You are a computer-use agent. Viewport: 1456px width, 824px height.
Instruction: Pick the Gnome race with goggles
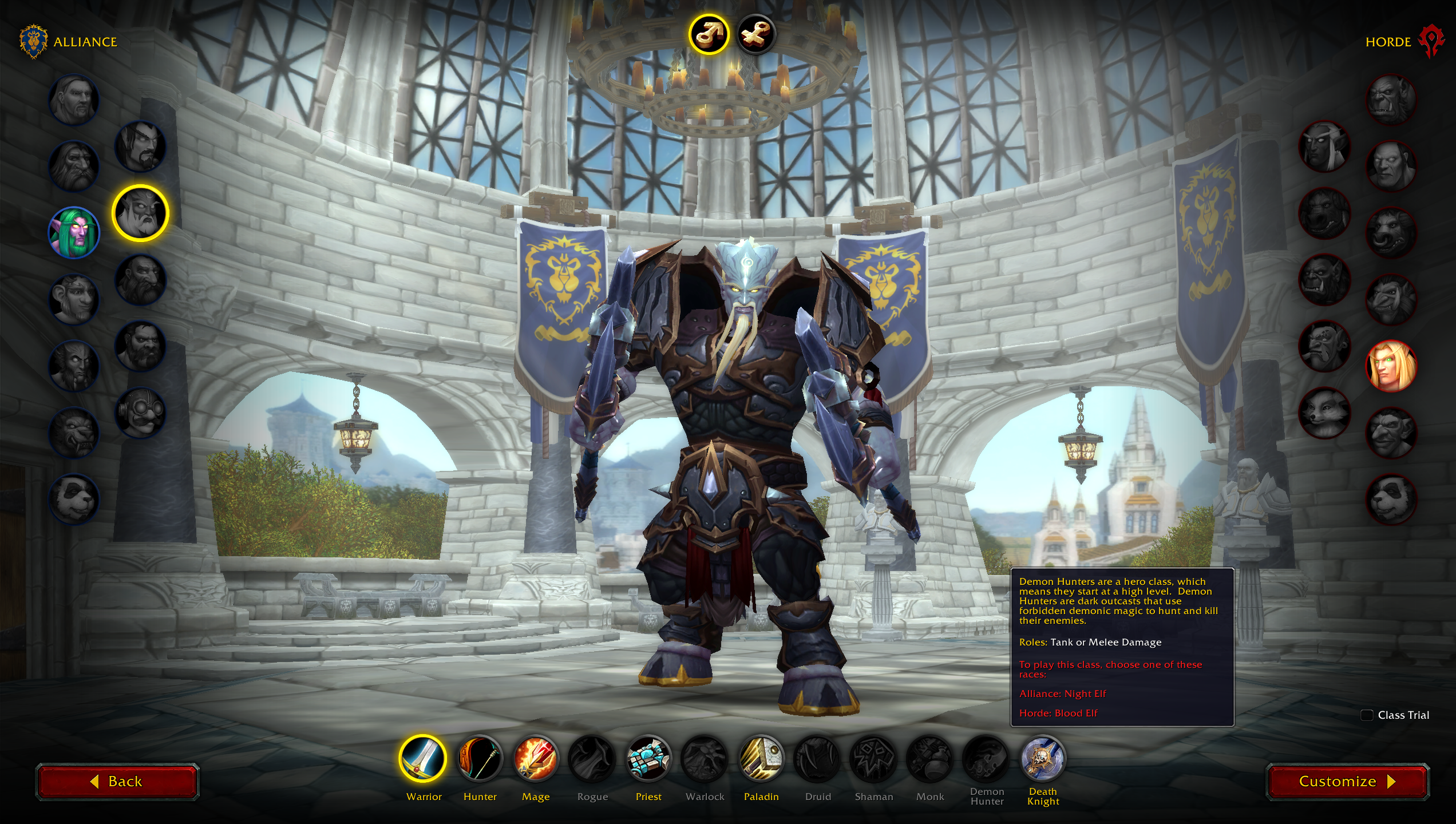tap(140, 412)
